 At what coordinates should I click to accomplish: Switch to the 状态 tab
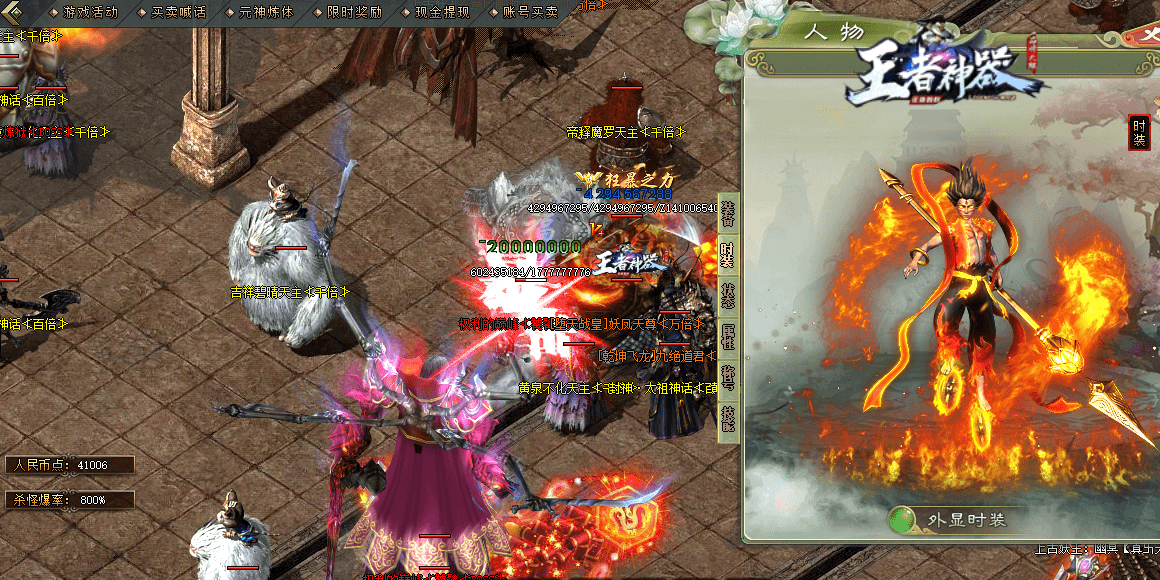click(729, 297)
